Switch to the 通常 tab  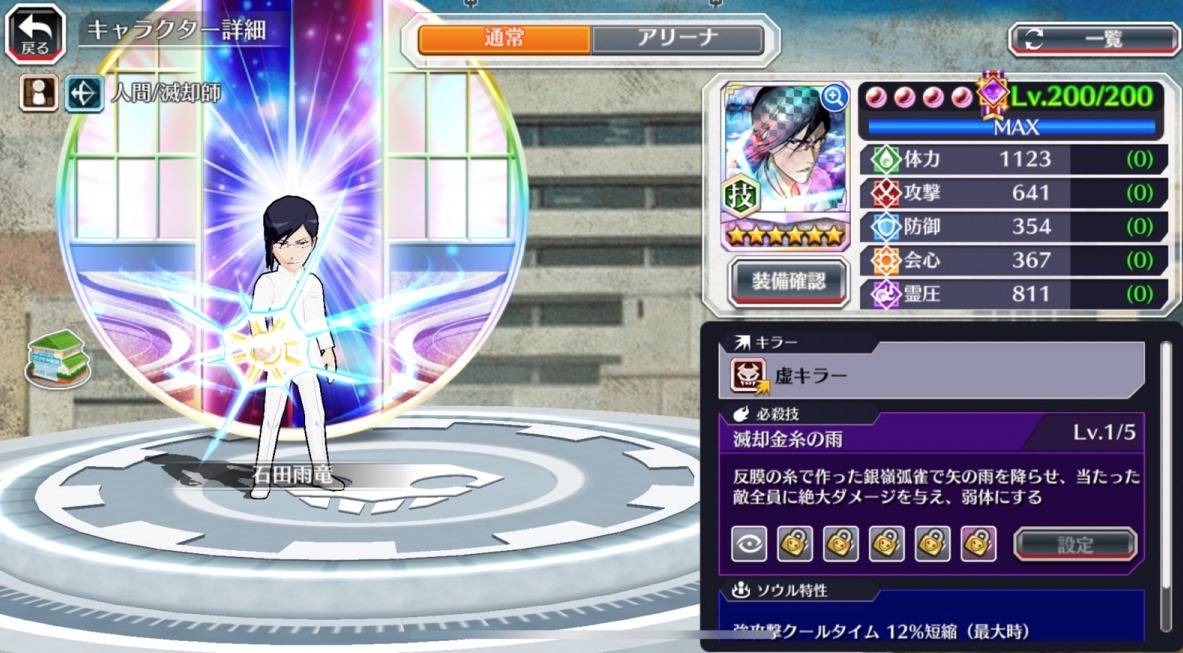[x=504, y=39]
